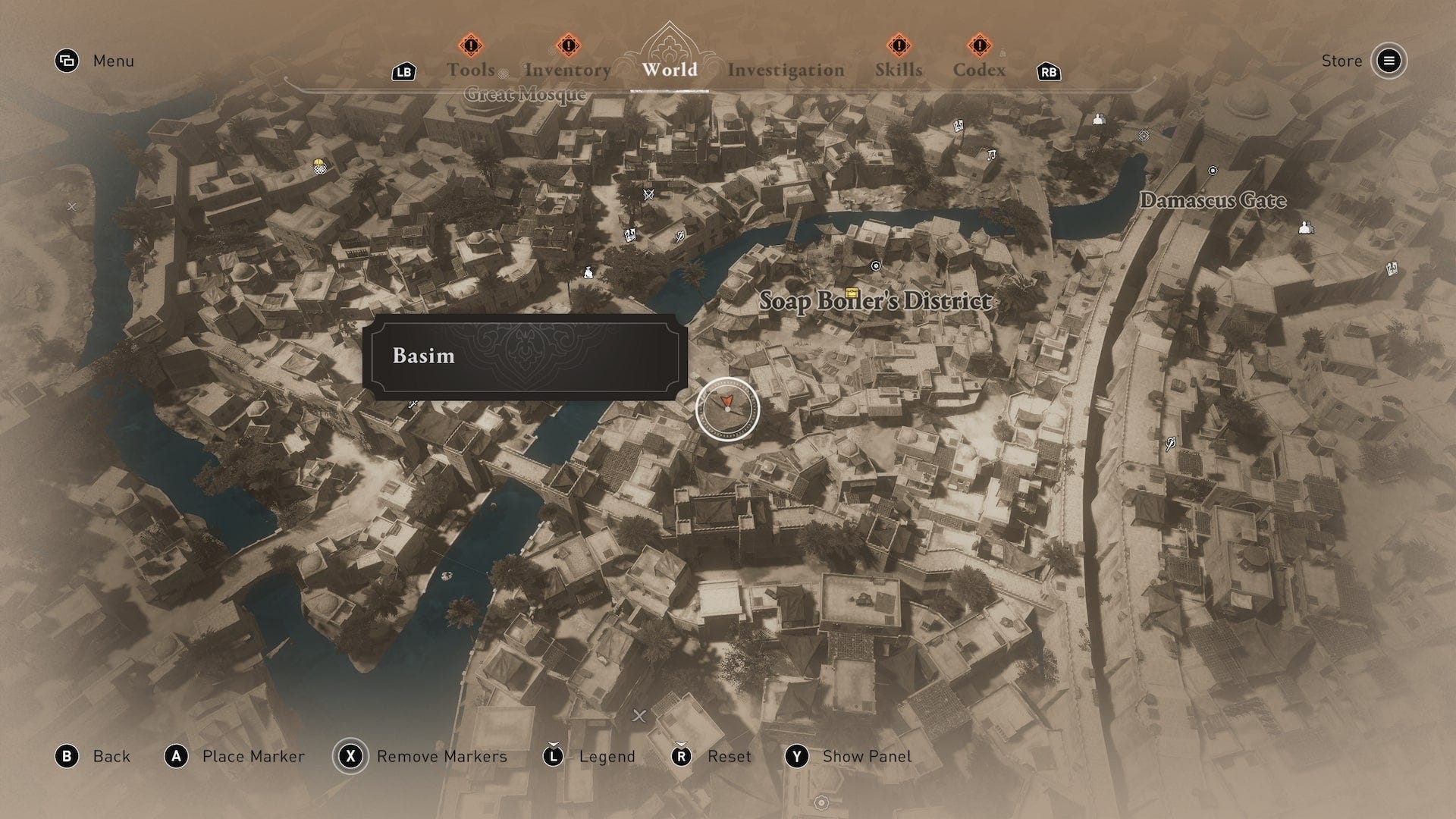Select Basim's player marker on the map
The height and width of the screenshot is (819, 1456).
pos(727,407)
